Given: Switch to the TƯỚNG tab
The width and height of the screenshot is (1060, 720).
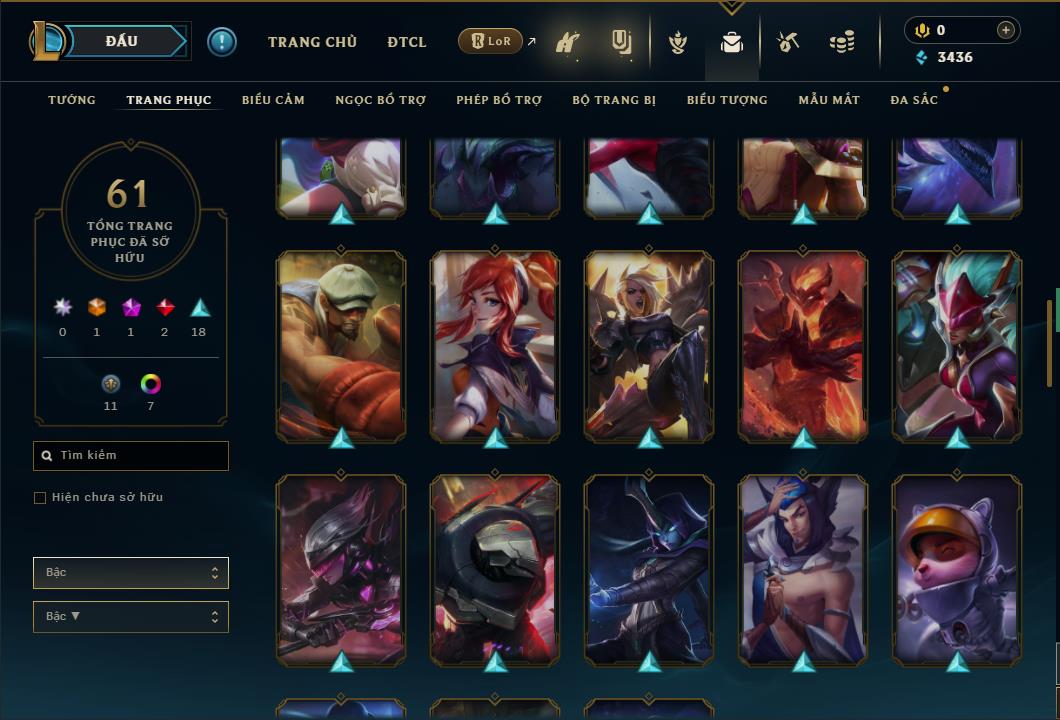Looking at the screenshot, I should click(72, 100).
